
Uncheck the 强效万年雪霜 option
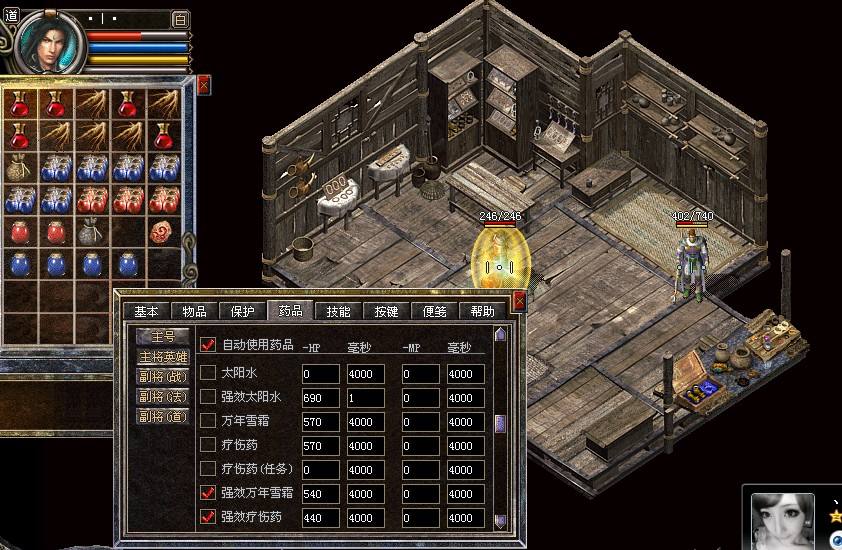[x=209, y=493]
